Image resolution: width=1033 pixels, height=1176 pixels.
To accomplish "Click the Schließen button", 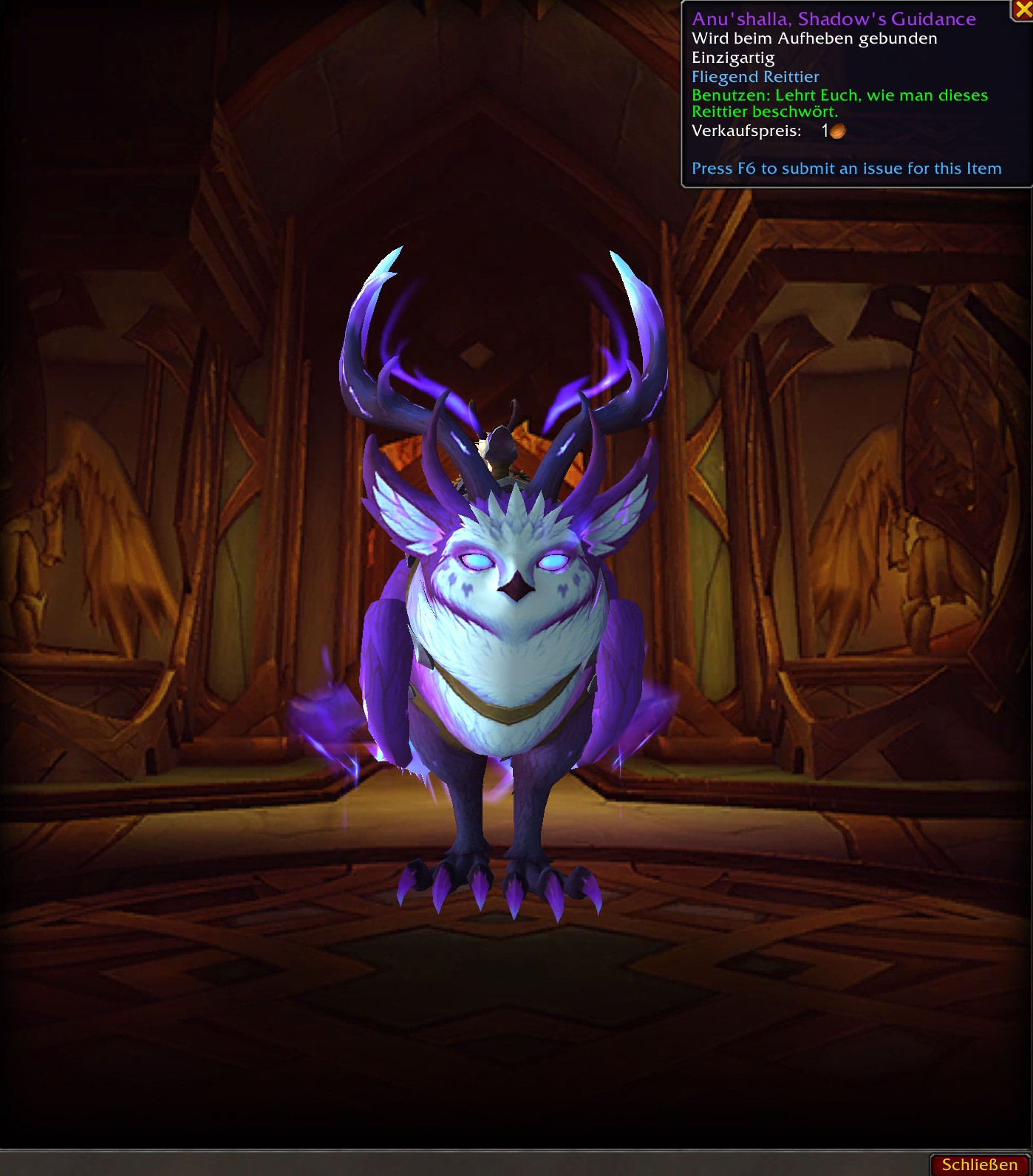I will click(979, 1164).
